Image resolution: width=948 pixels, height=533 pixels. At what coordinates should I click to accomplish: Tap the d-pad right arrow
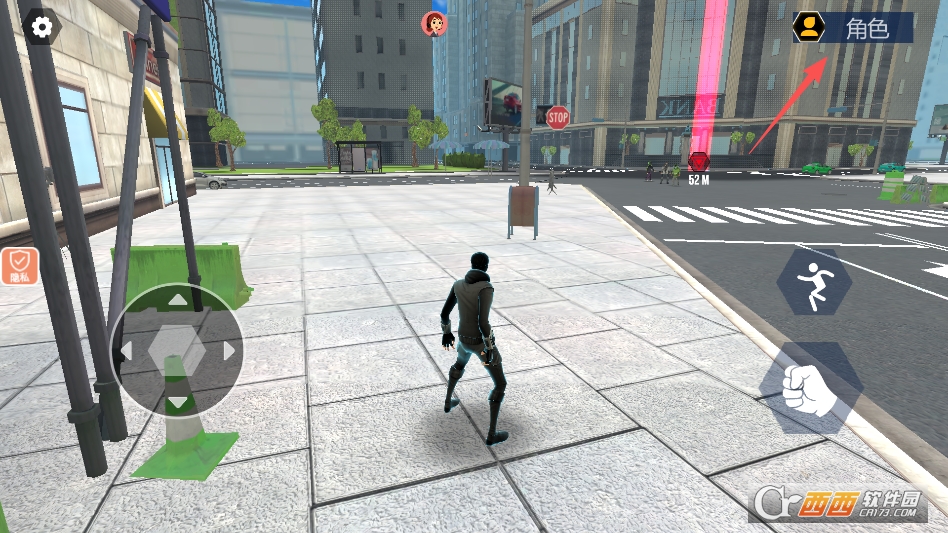pos(229,351)
